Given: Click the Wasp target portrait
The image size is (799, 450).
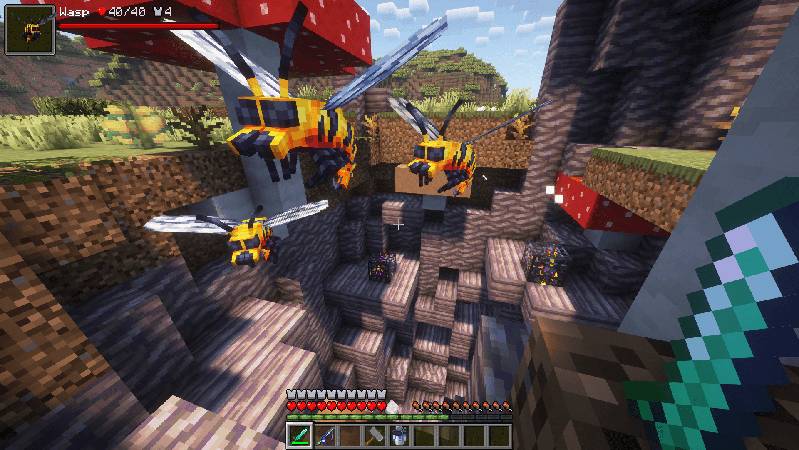Looking at the screenshot, I should [29, 29].
